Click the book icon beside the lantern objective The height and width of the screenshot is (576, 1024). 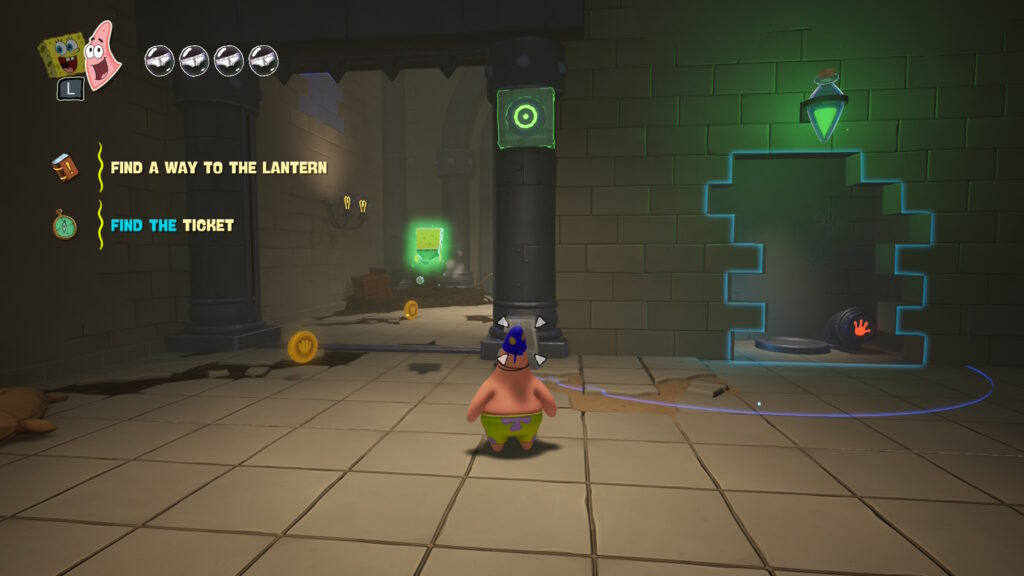(x=65, y=168)
